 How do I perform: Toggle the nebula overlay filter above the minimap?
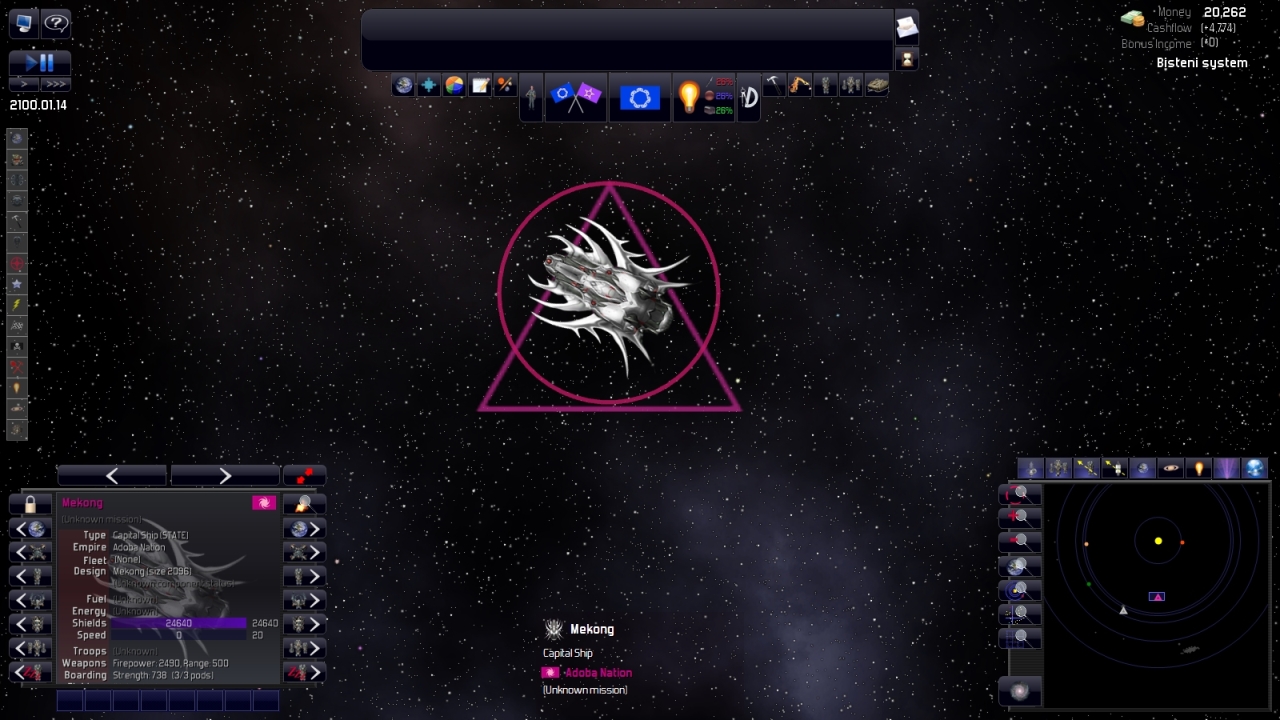(x=1227, y=468)
